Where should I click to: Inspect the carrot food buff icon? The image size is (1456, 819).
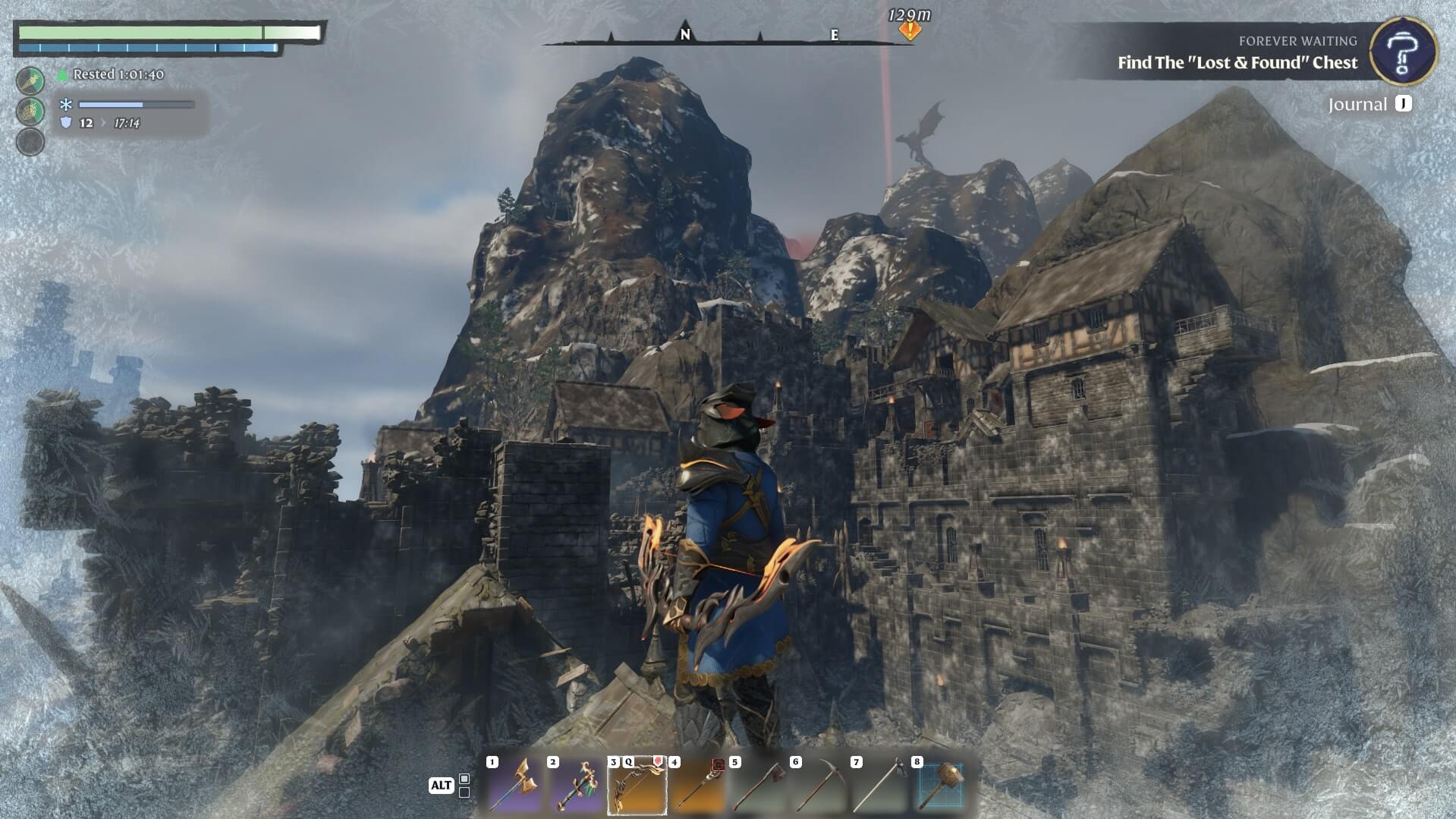(30, 80)
